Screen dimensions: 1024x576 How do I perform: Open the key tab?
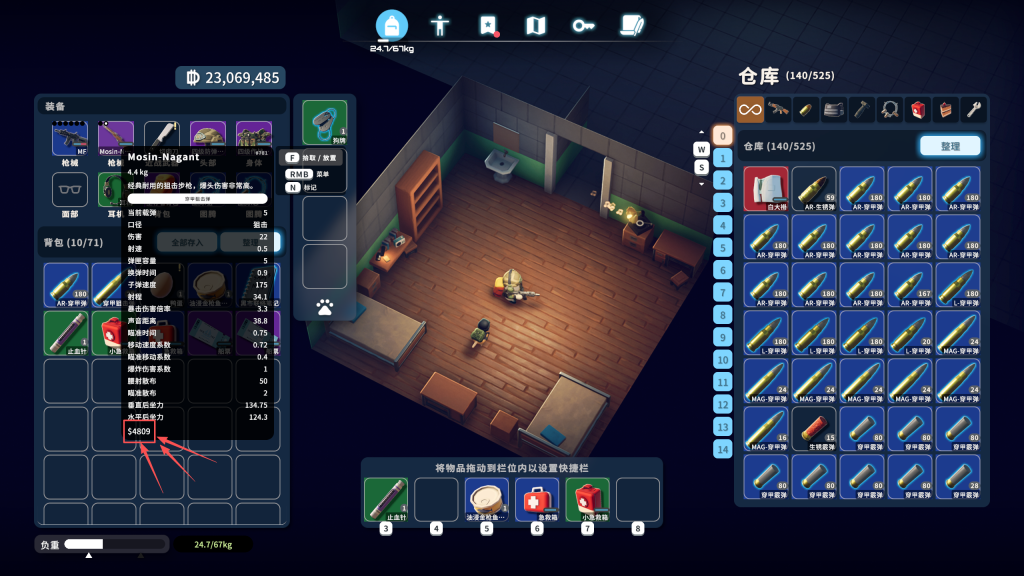(x=583, y=25)
